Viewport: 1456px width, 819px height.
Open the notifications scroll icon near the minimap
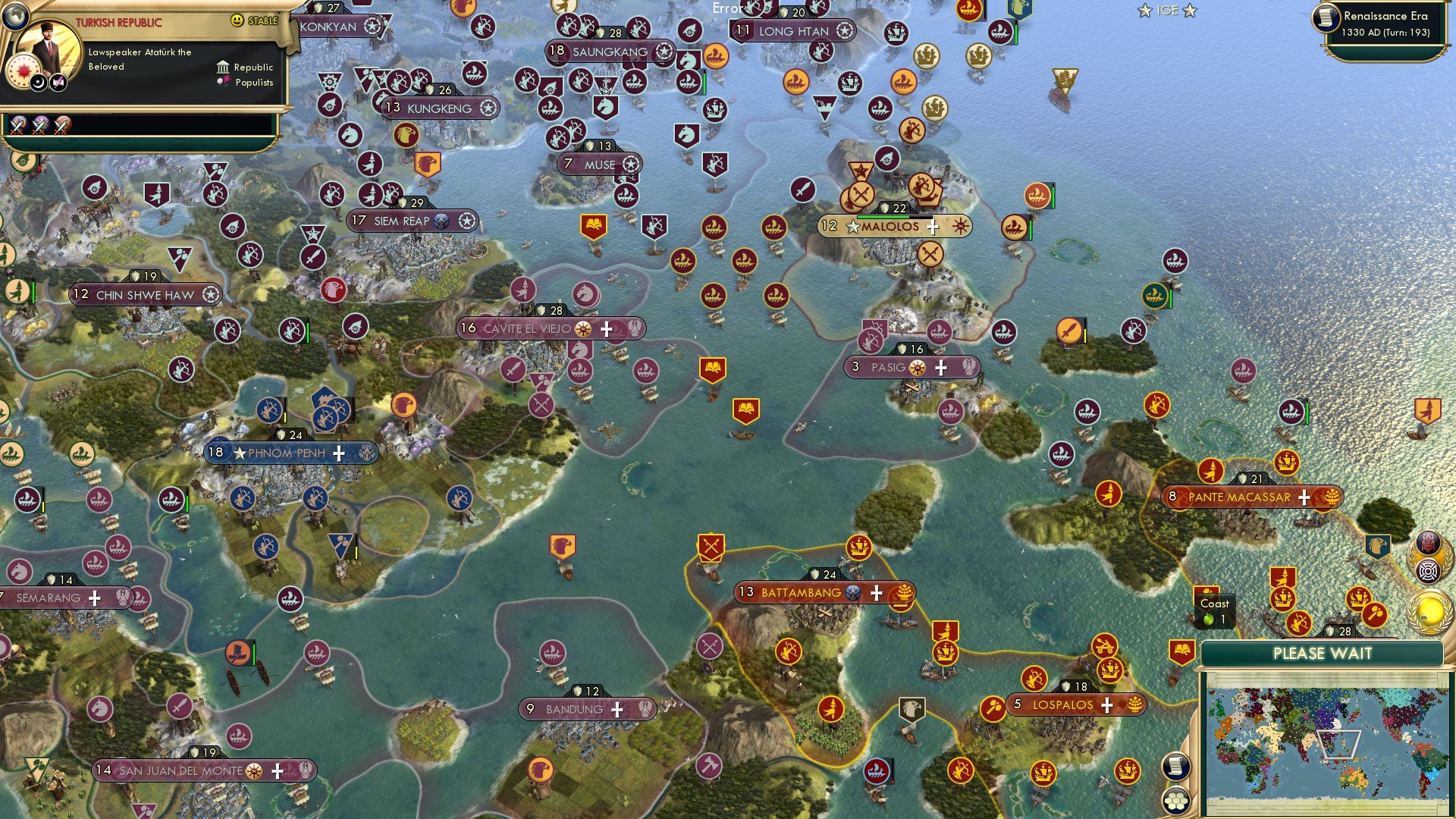[x=1175, y=766]
